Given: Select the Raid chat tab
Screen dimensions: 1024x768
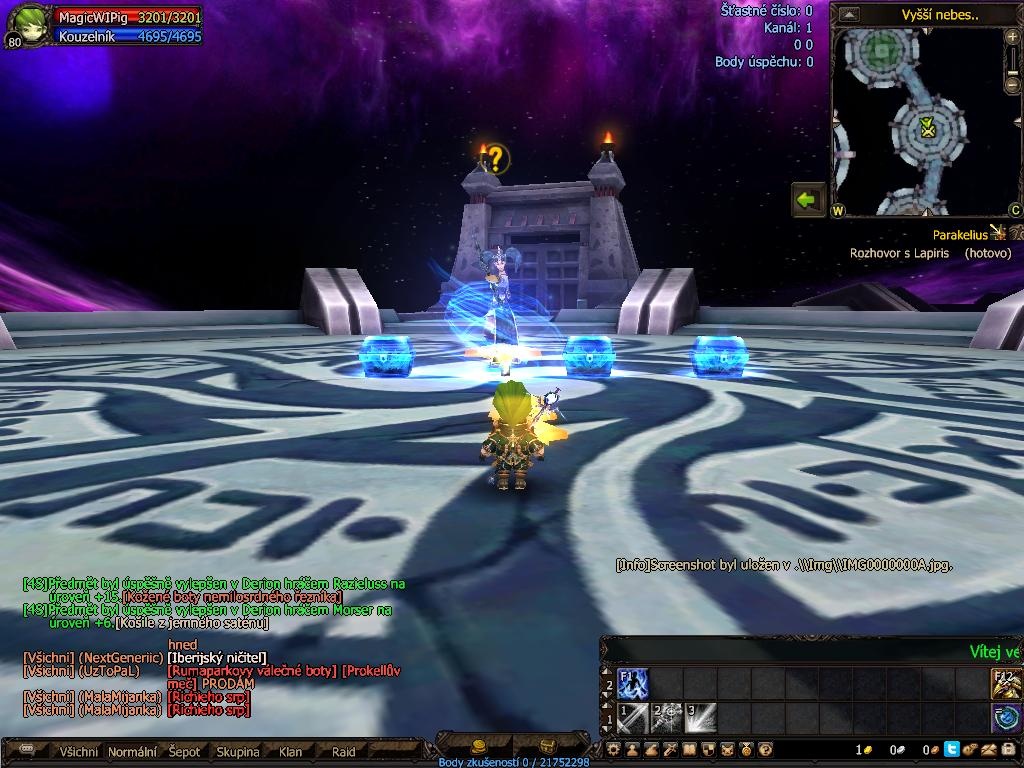Looking at the screenshot, I should (343, 752).
